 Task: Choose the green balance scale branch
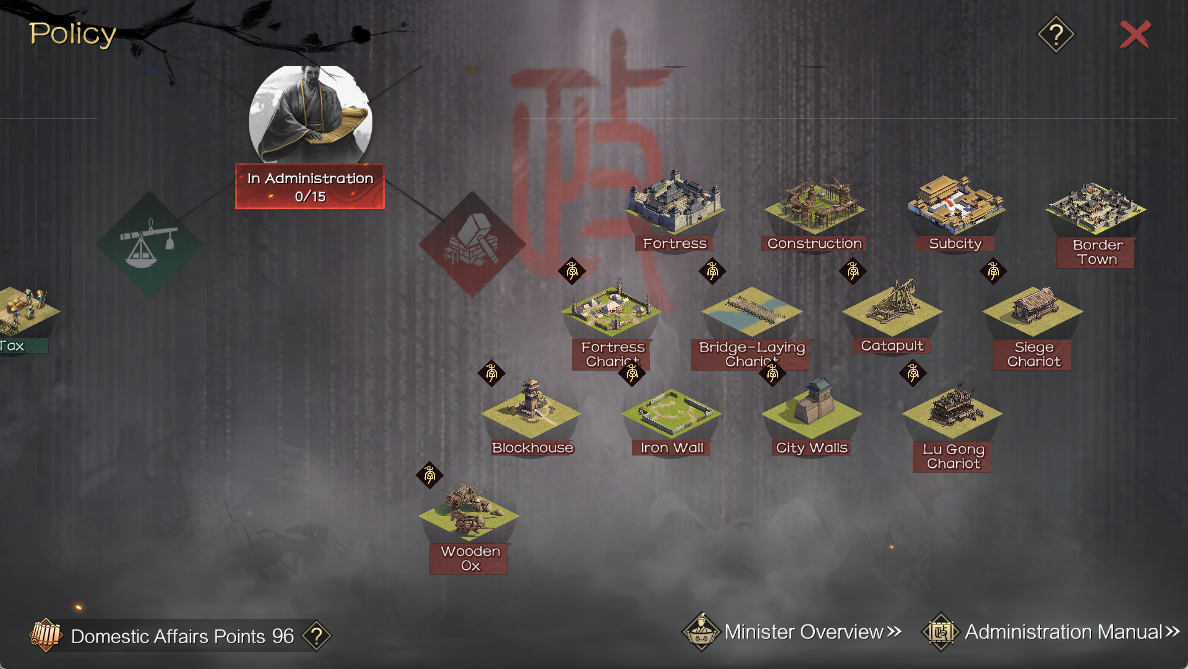point(150,245)
